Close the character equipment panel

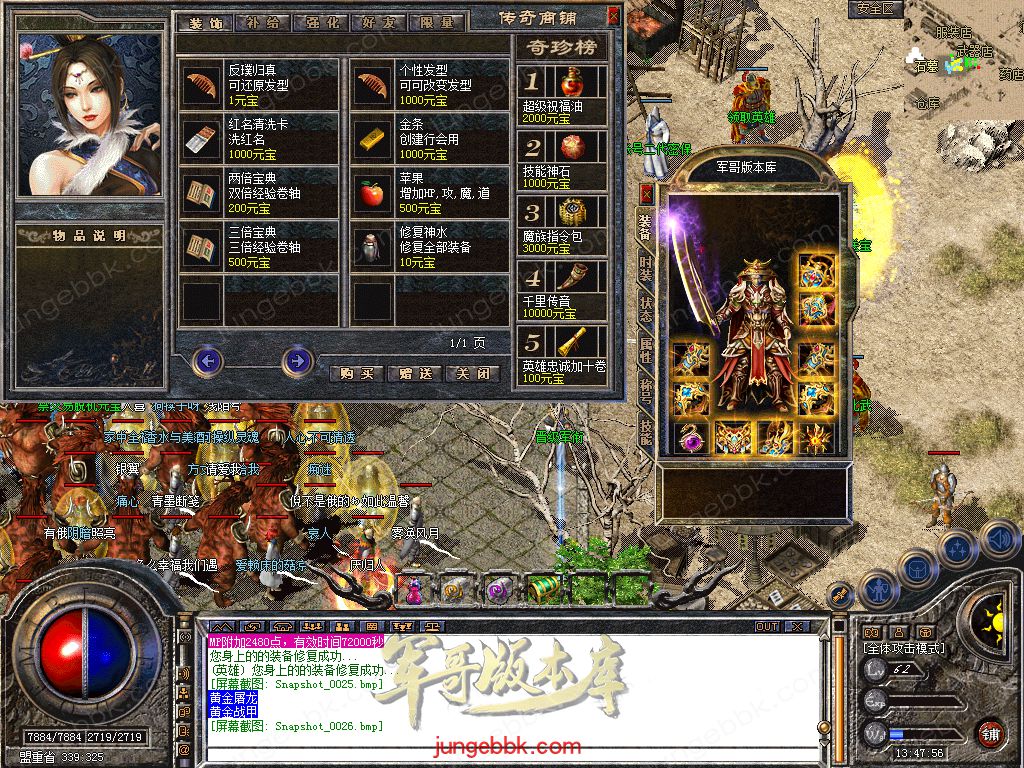(646, 192)
